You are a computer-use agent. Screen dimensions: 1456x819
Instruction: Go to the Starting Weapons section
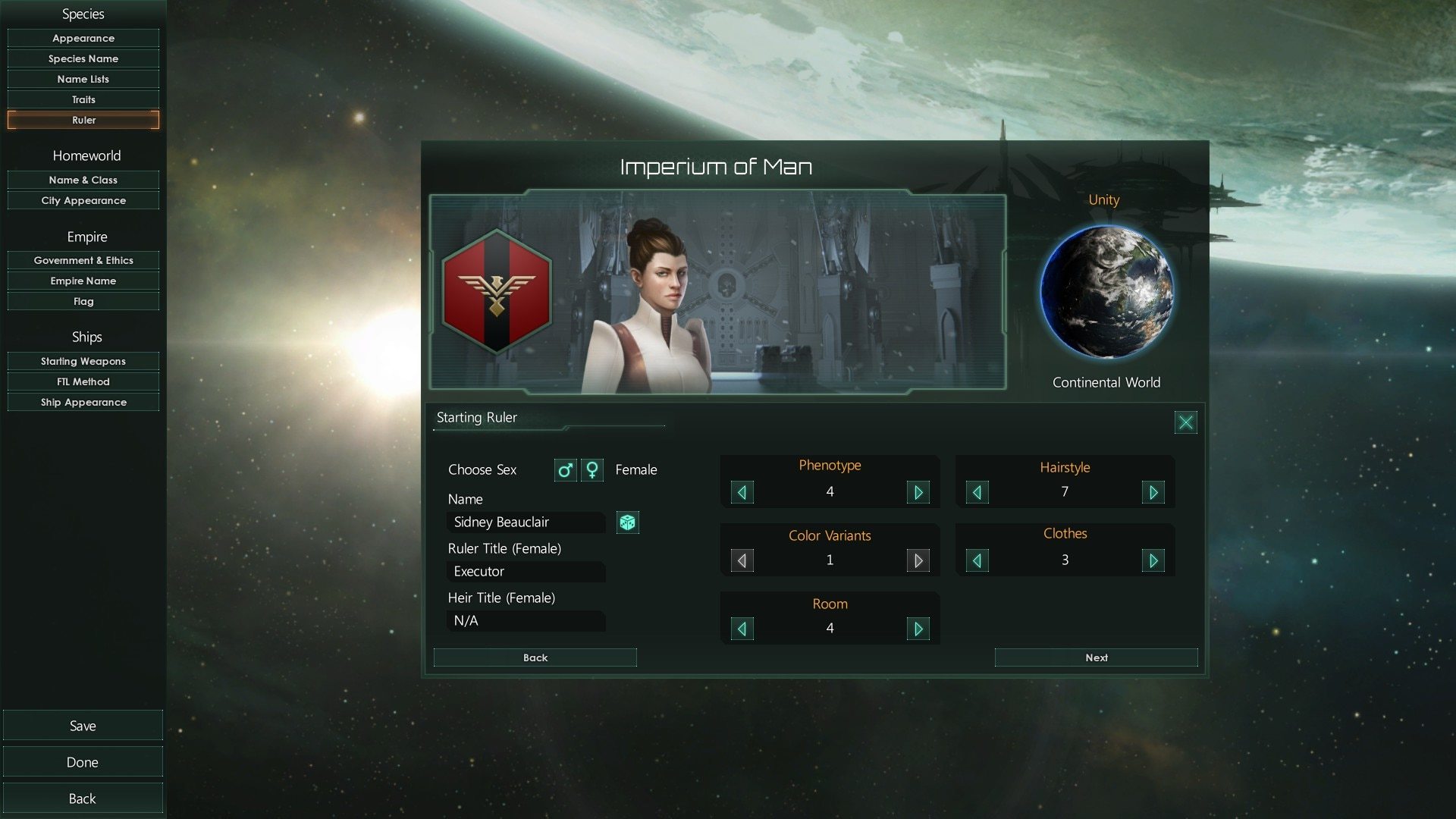83,361
